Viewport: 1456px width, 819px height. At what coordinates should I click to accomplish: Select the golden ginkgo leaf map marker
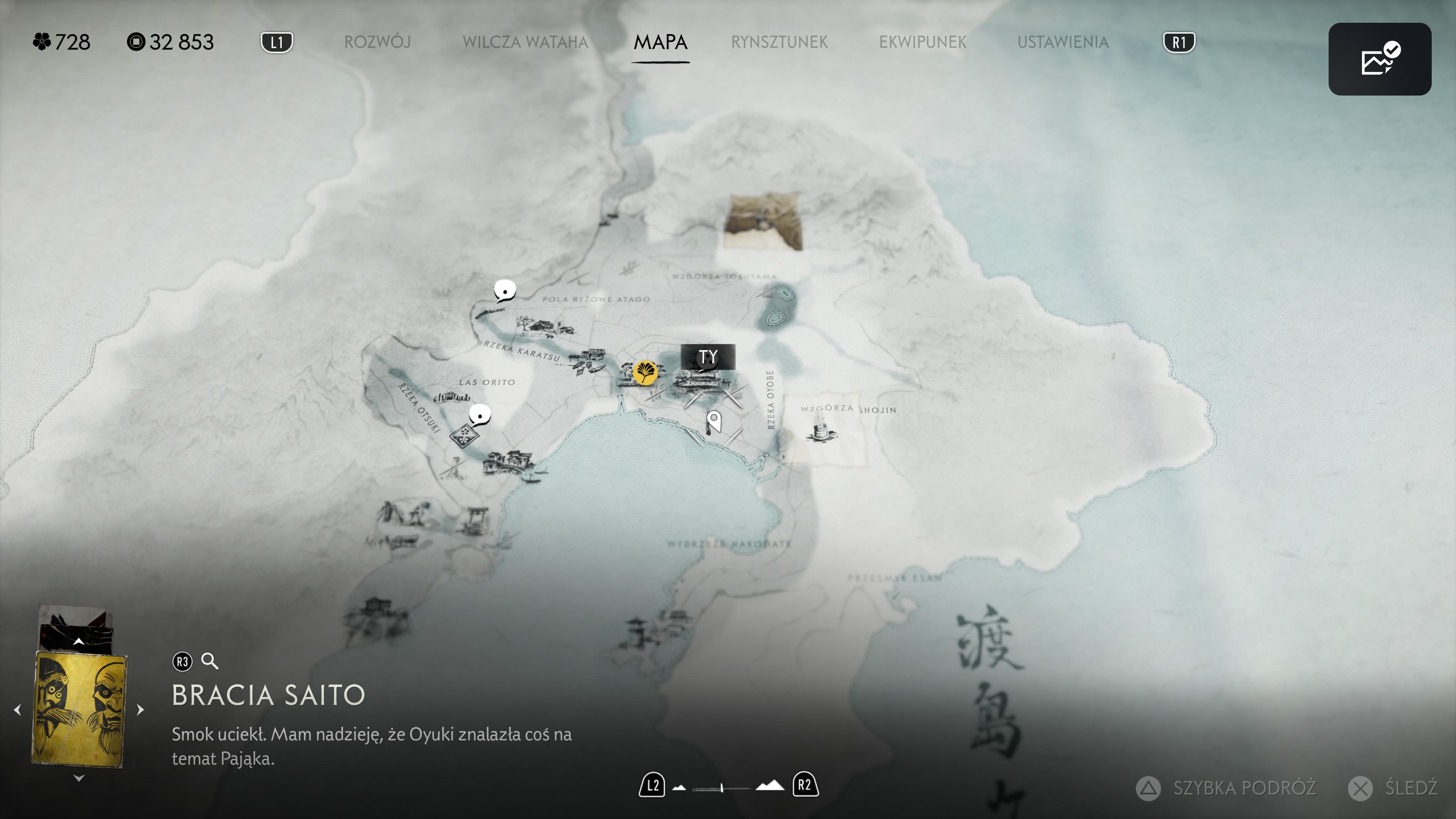(x=645, y=372)
